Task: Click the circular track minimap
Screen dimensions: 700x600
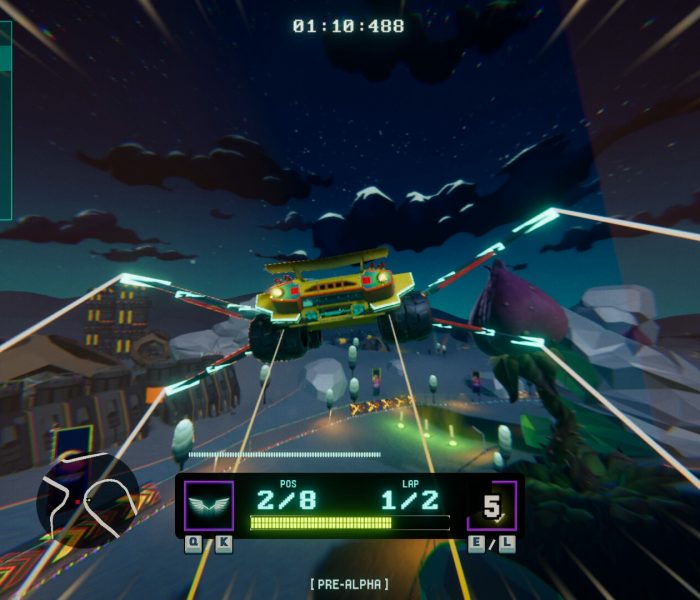Action: [87, 497]
